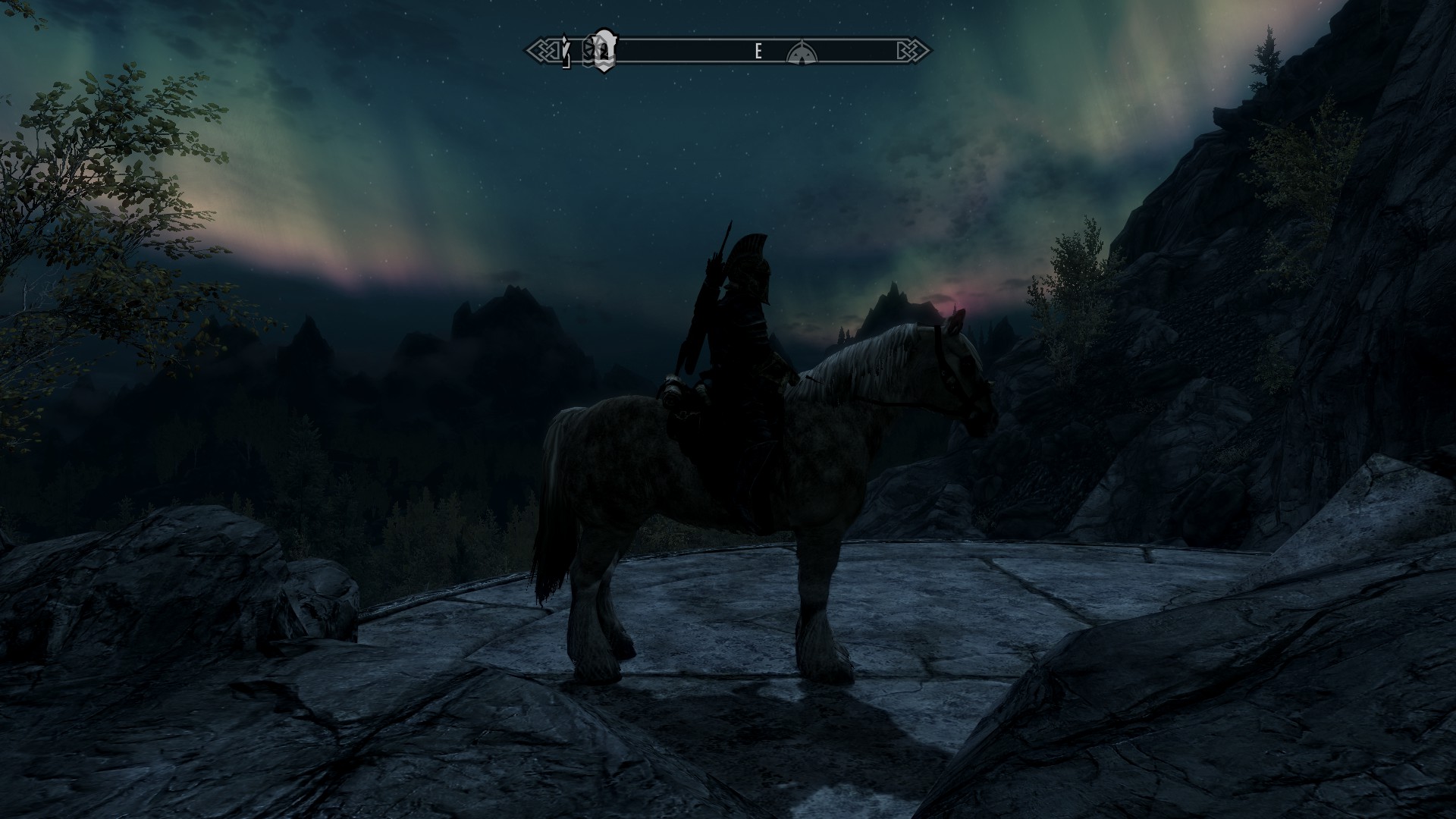Click the shield-shaped location marker on compass
The height and width of the screenshot is (819, 1456).
click(x=603, y=51)
